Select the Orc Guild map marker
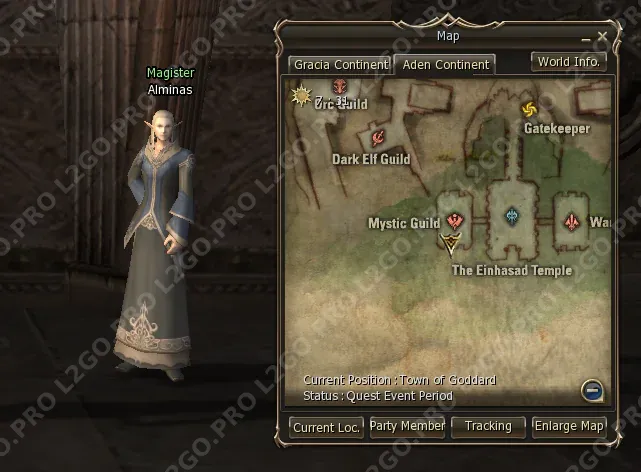This screenshot has width=641, height=472. coord(339,88)
